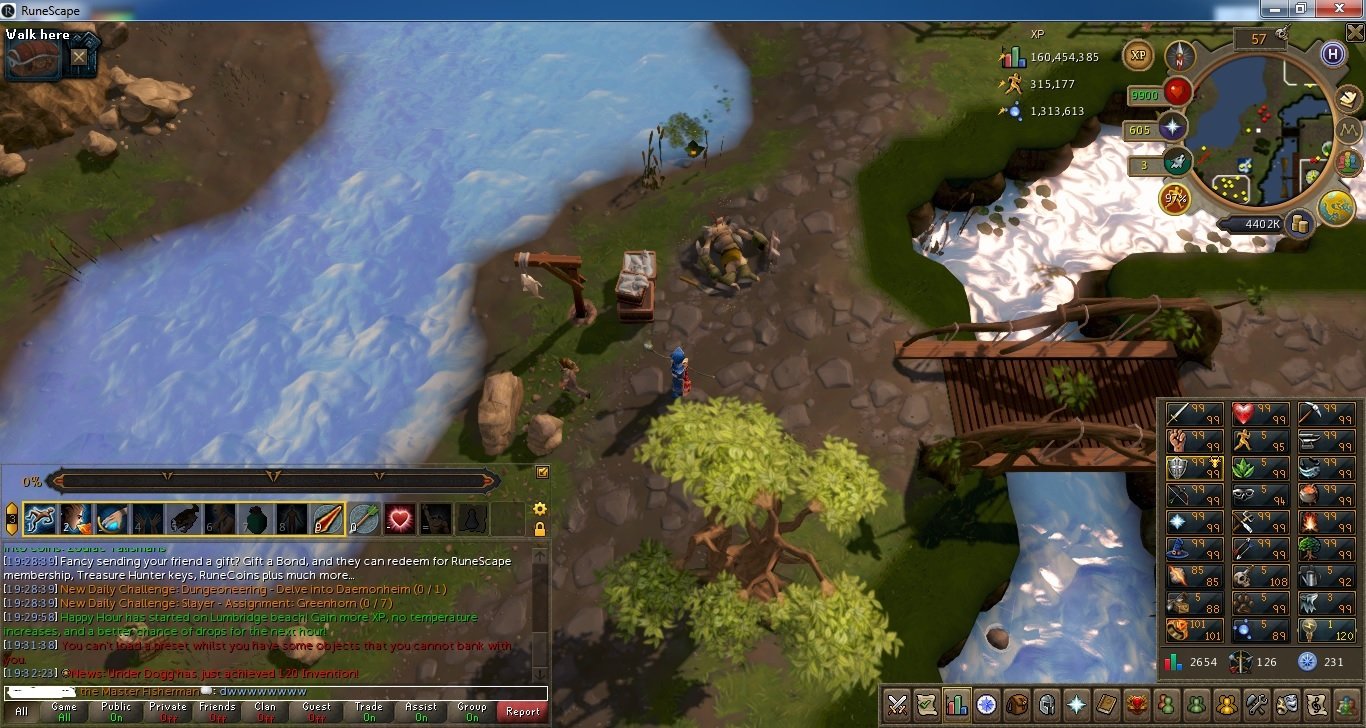This screenshot has width=1366, height=728.
Task: Open the world map globe
Action: [1335, 207]
